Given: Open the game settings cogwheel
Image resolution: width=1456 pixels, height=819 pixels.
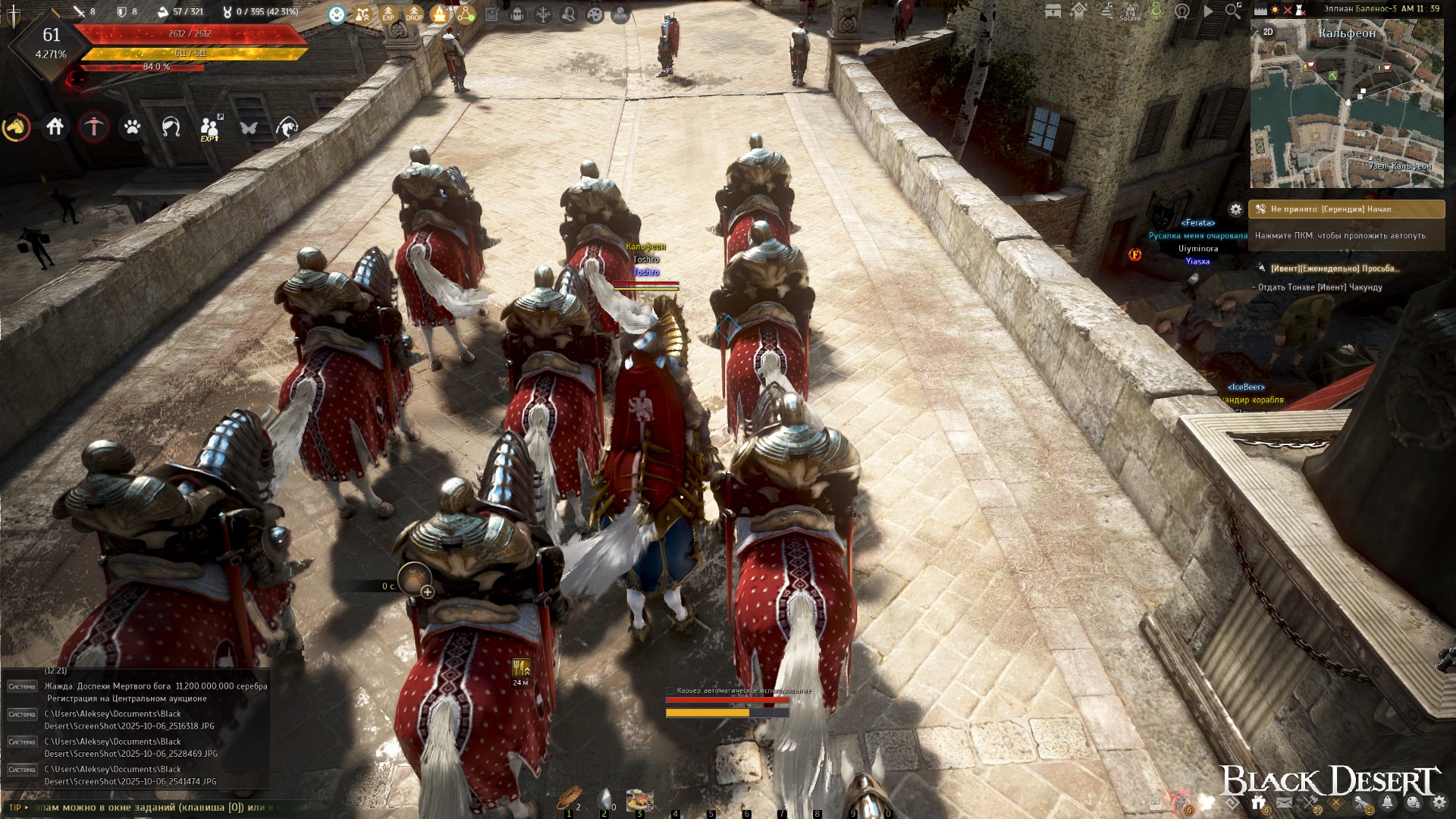Looking at the screenshot, I should click(x=1439, y=802).
